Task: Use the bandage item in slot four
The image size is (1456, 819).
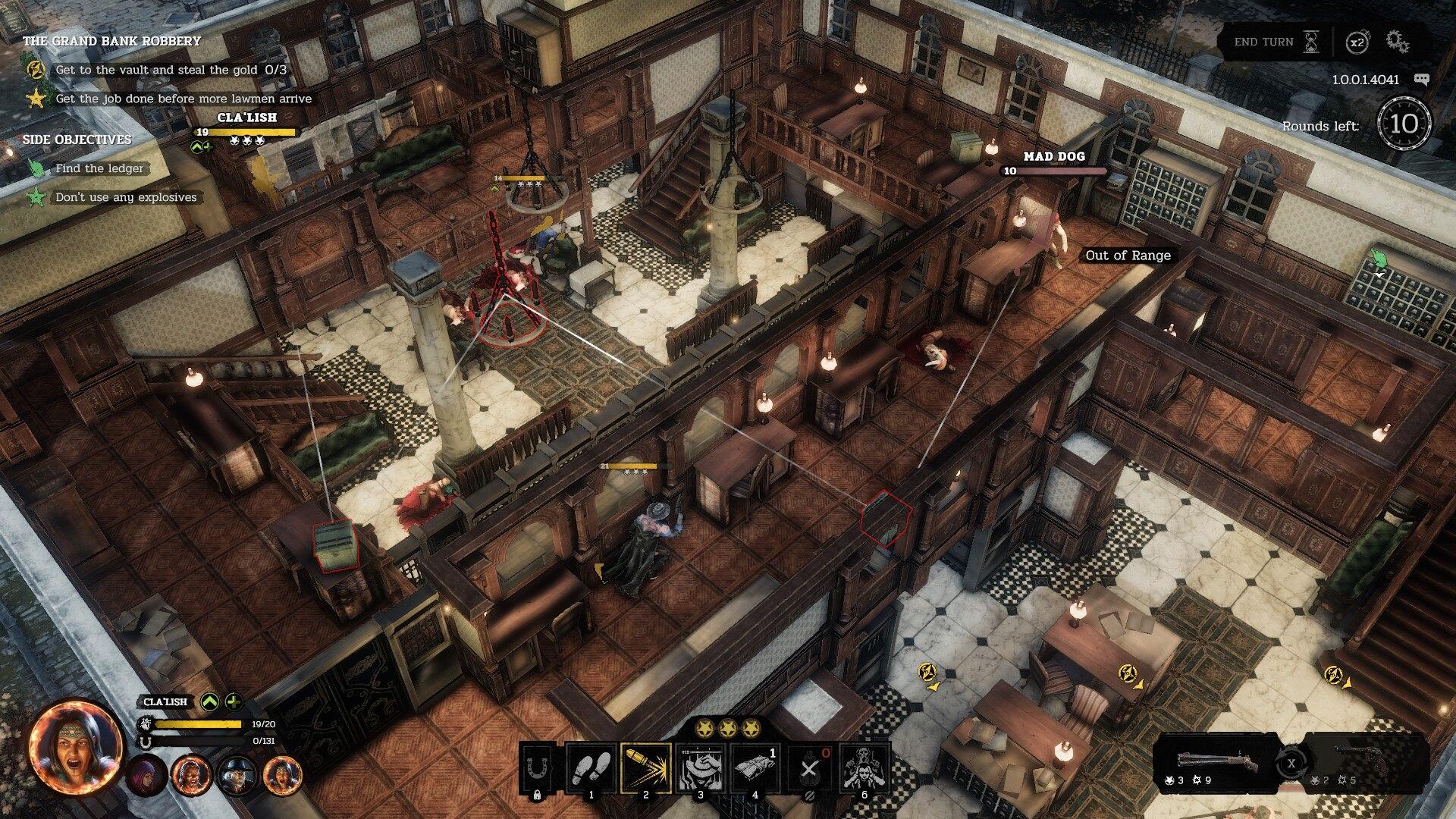Action: coord(755,769)
